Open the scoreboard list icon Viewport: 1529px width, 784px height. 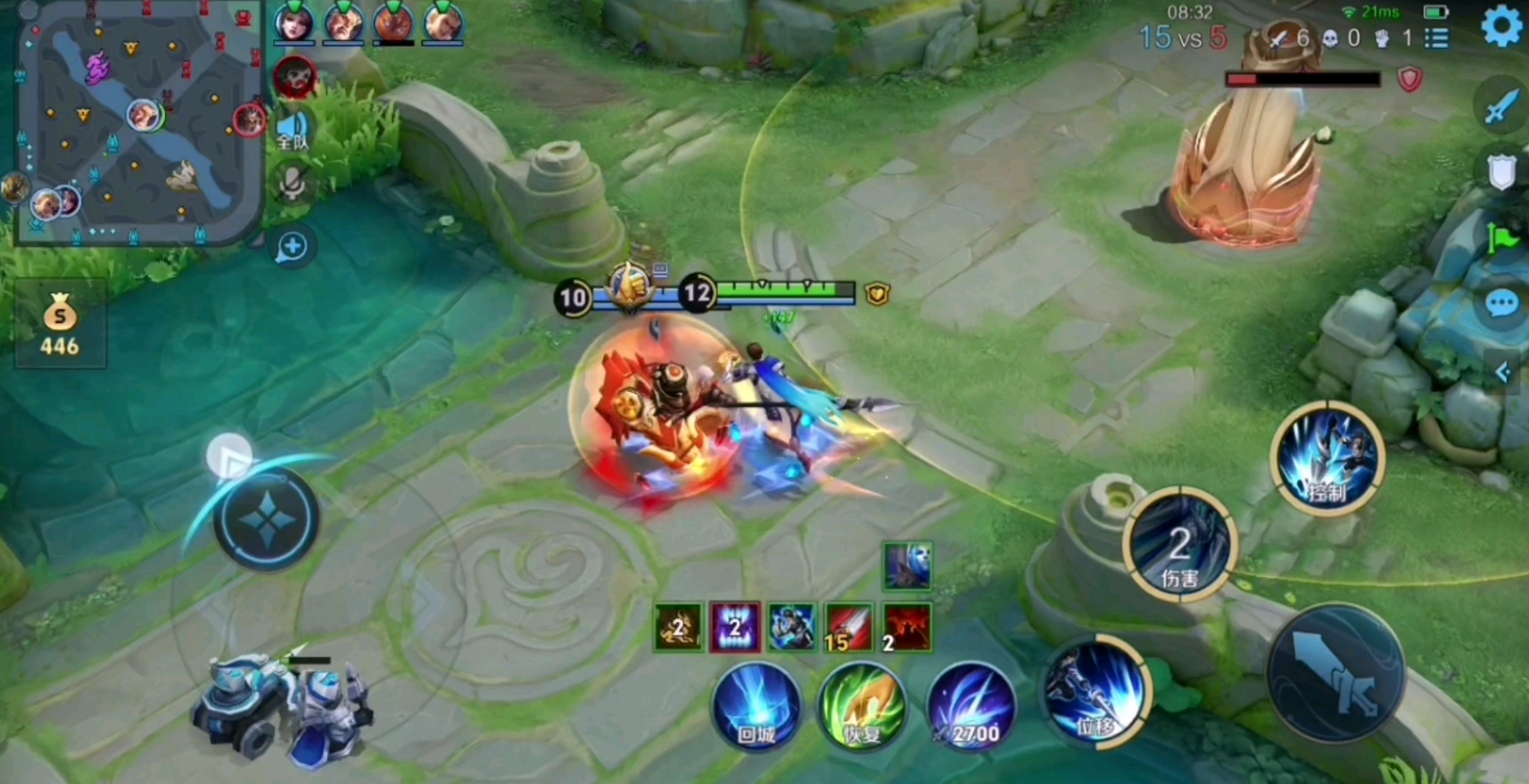[x=1436, y=38]
